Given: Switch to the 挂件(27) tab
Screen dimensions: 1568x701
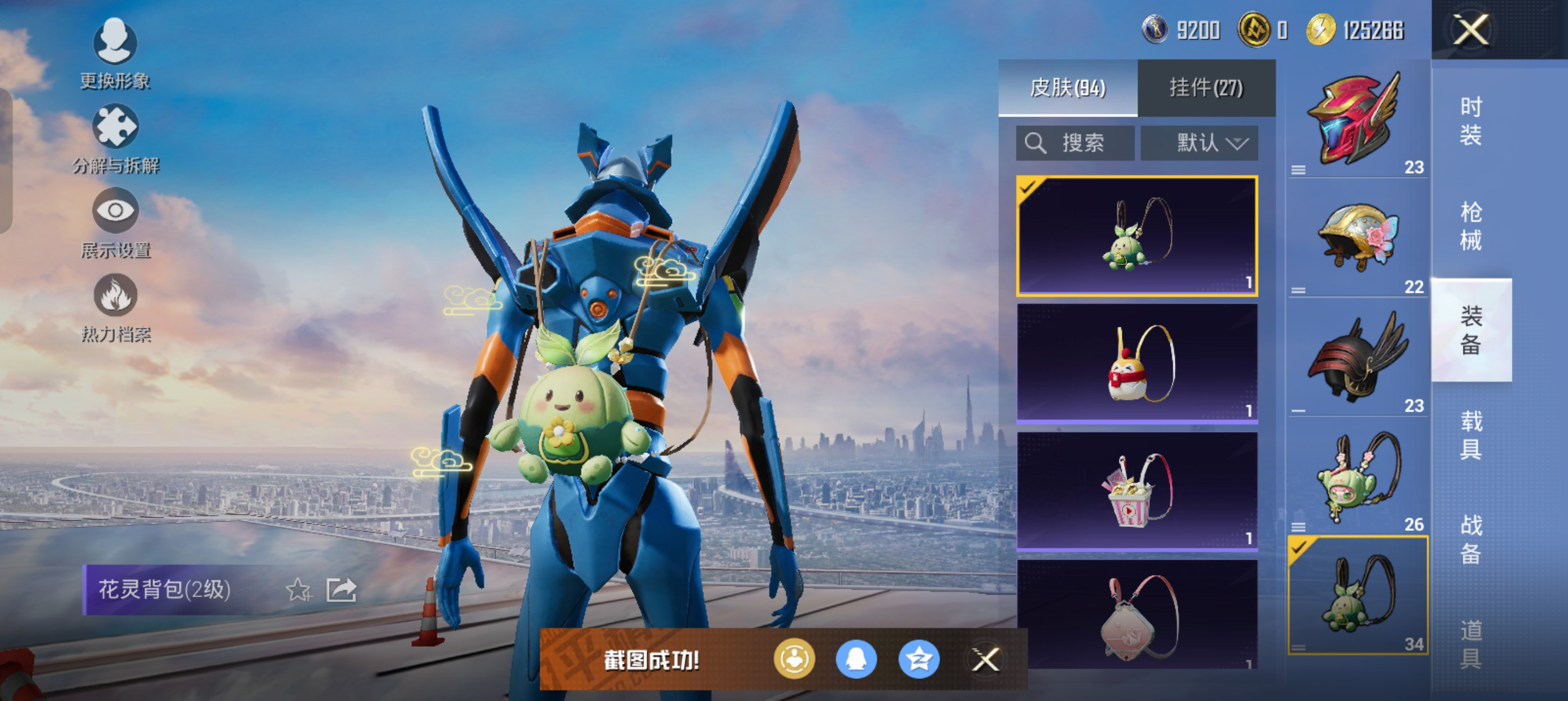Looking at the screenshot, I should pos(1206,88).
